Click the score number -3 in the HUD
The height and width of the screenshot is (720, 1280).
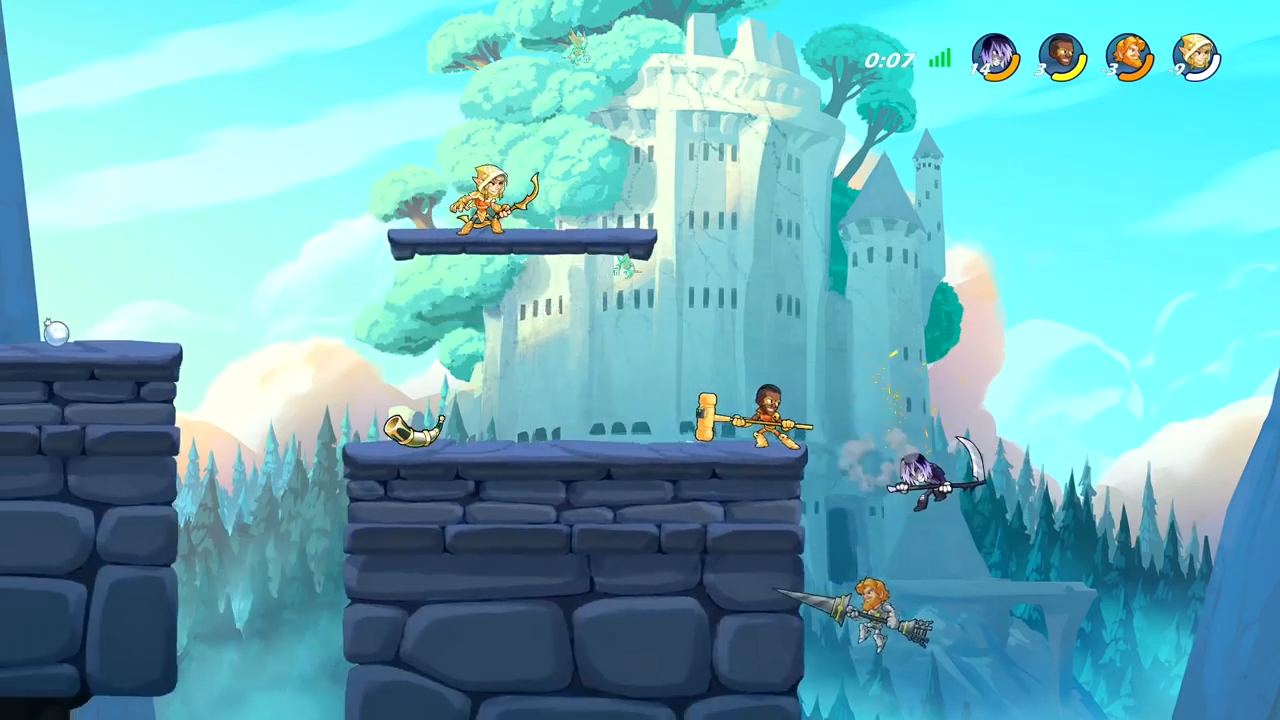1112,68
